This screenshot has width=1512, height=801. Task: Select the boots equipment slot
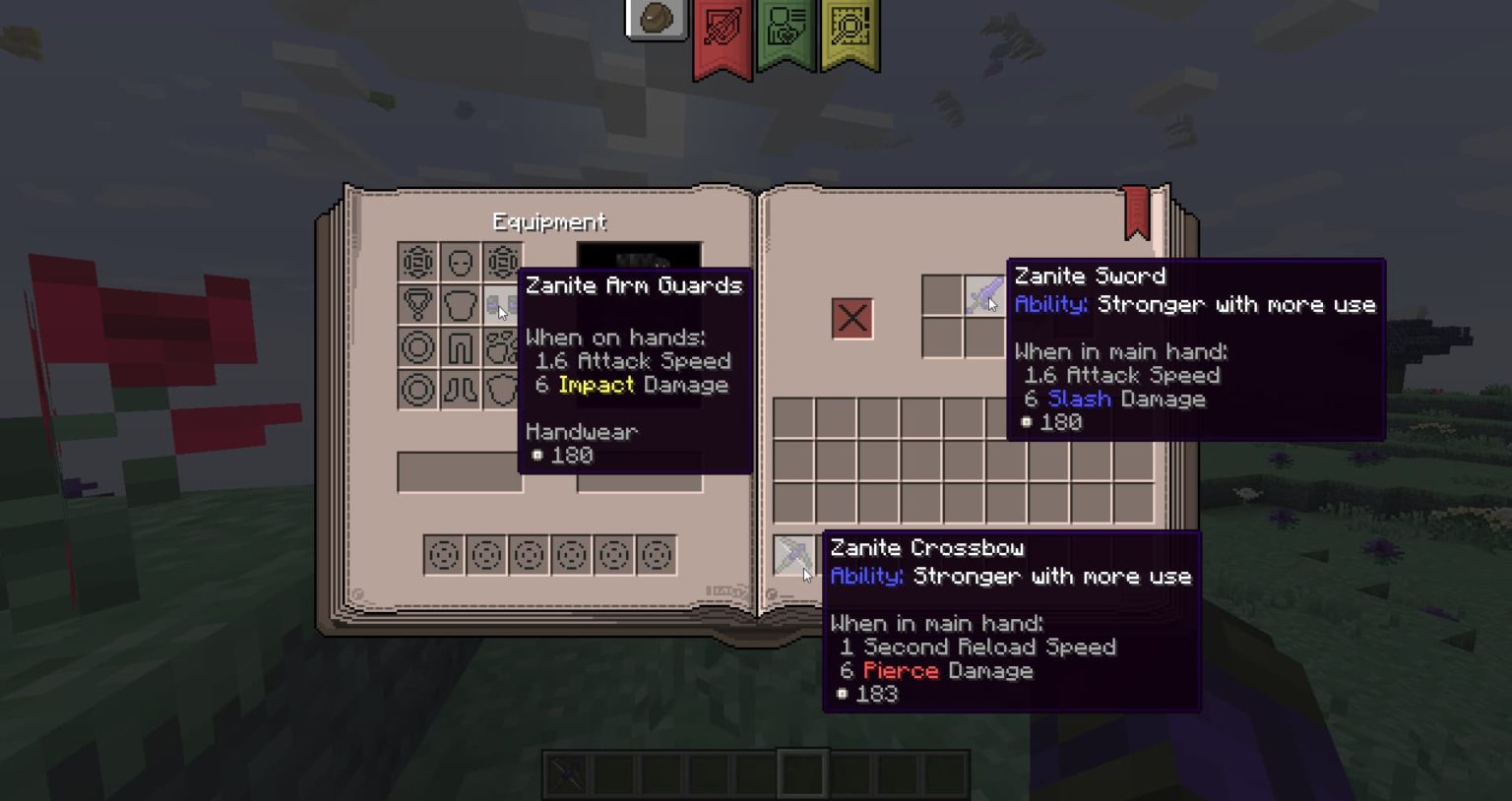click(x=458, y=388)
